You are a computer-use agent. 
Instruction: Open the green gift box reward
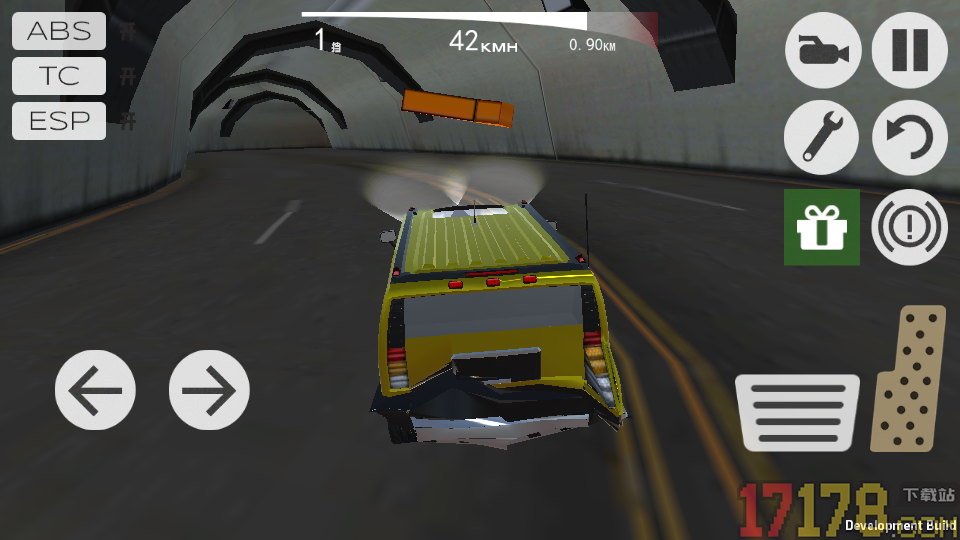[x=822, y=228]
